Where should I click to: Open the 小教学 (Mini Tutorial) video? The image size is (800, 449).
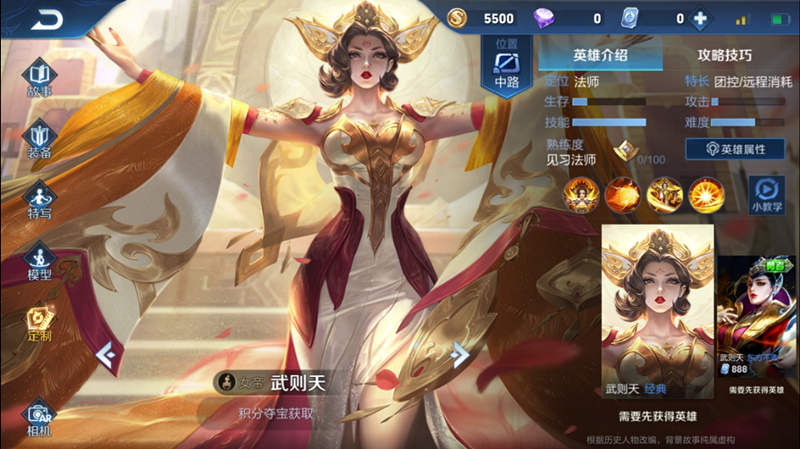766,194
